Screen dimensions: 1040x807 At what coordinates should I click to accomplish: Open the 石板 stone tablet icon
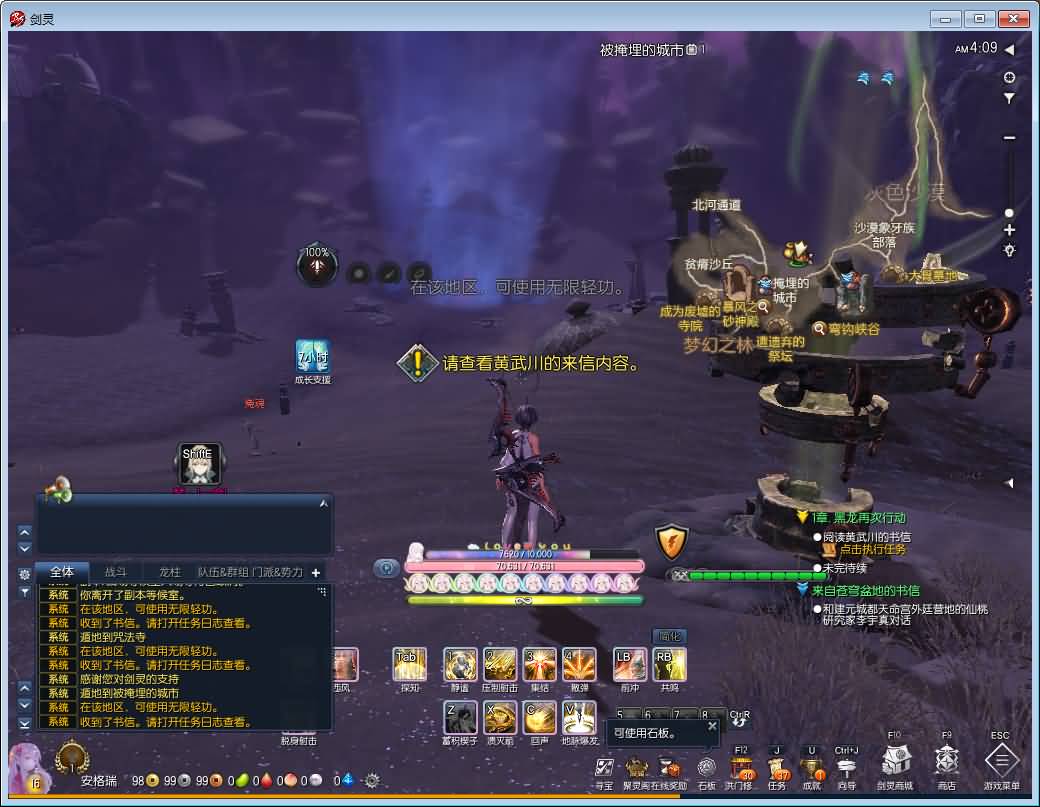706,769
